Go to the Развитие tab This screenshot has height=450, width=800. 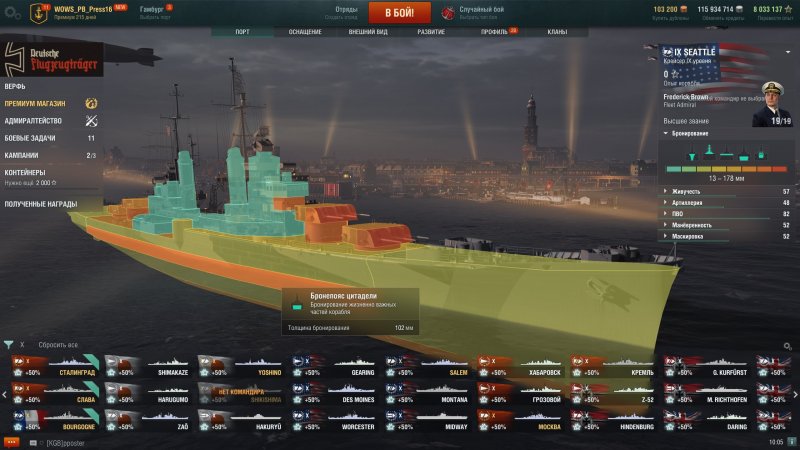point(431,32)
